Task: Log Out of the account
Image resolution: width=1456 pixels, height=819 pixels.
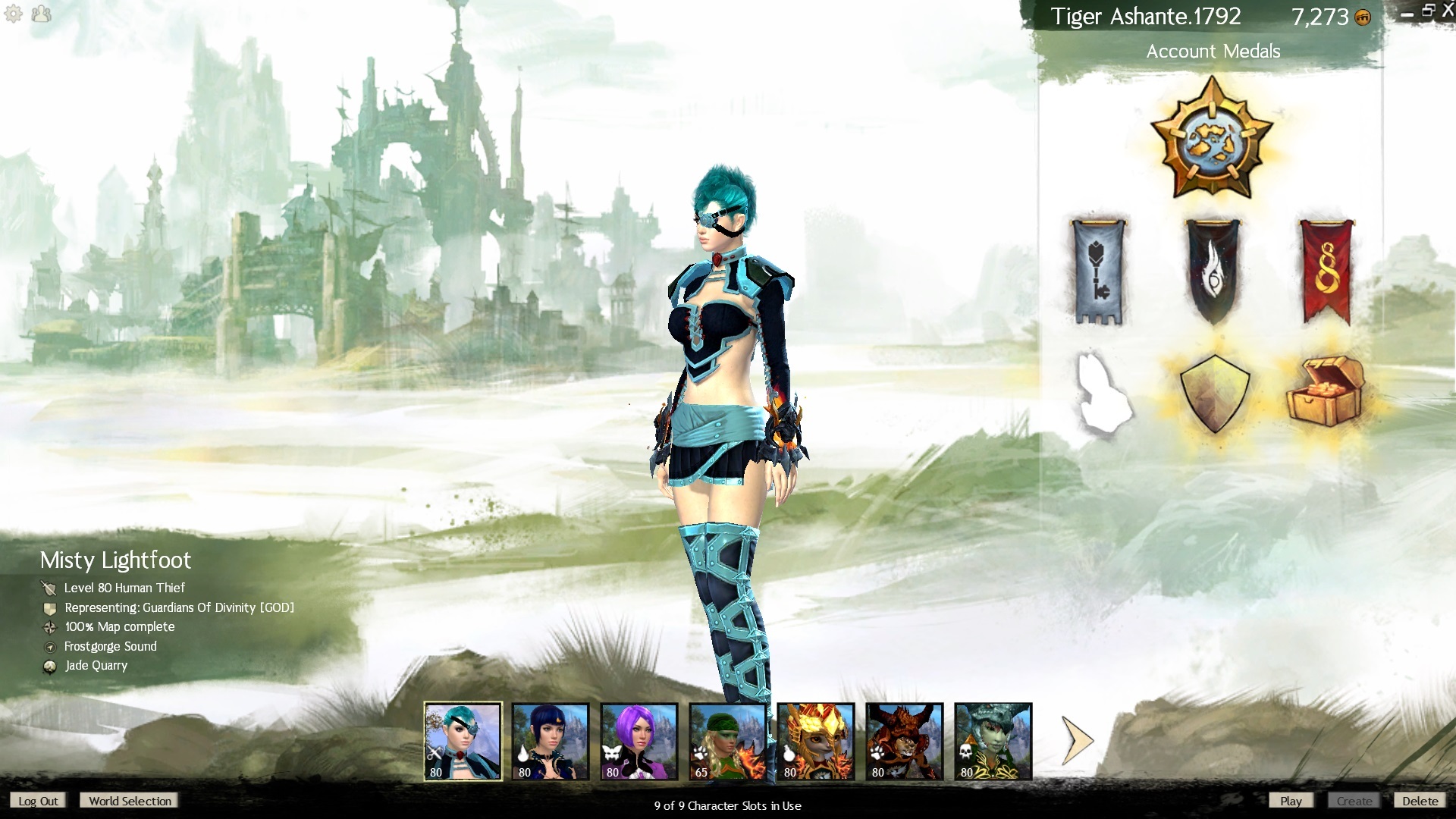Action: click(x=38, y=801)
